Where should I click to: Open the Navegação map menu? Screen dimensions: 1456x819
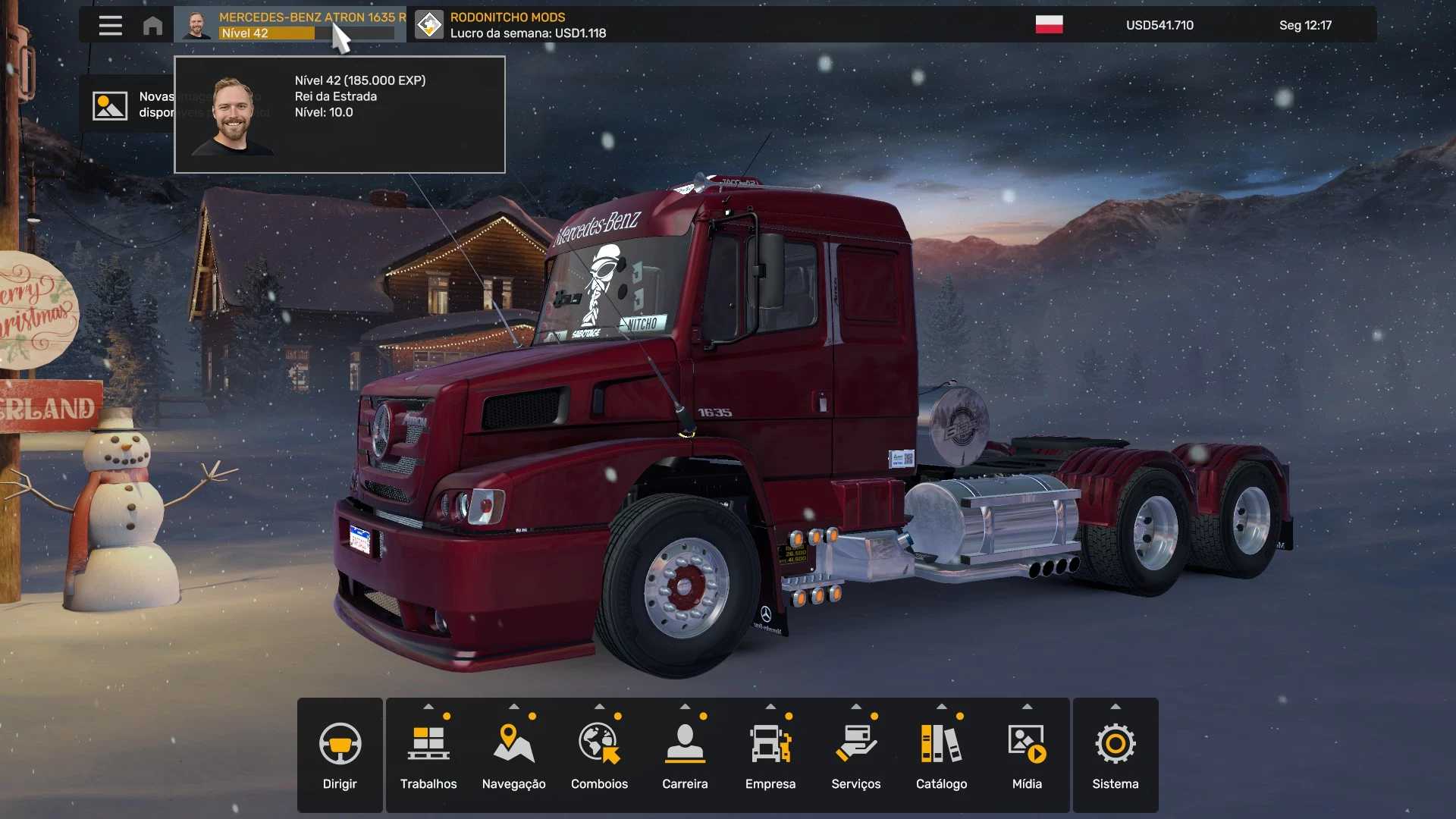click(x=513, y=755)
